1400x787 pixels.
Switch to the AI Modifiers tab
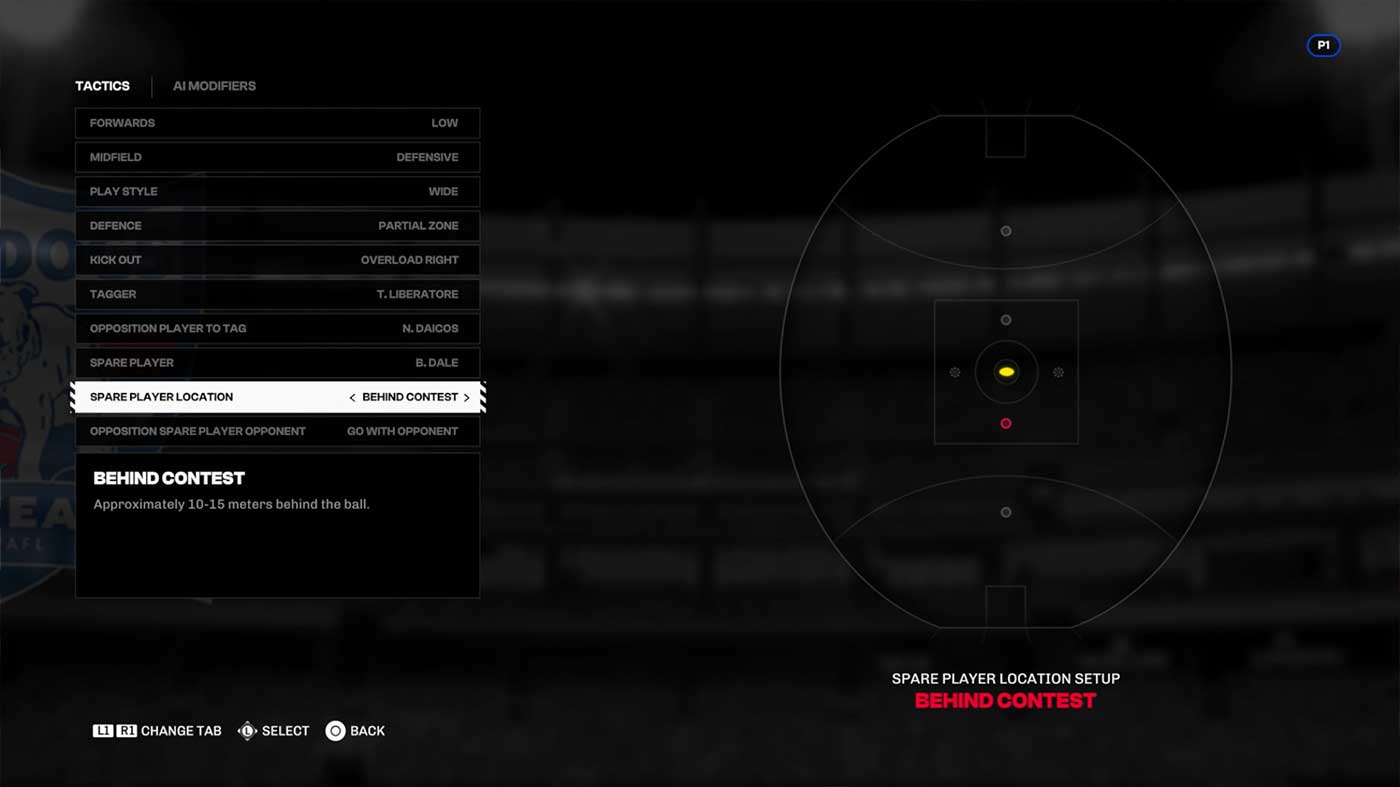[214, 86]
